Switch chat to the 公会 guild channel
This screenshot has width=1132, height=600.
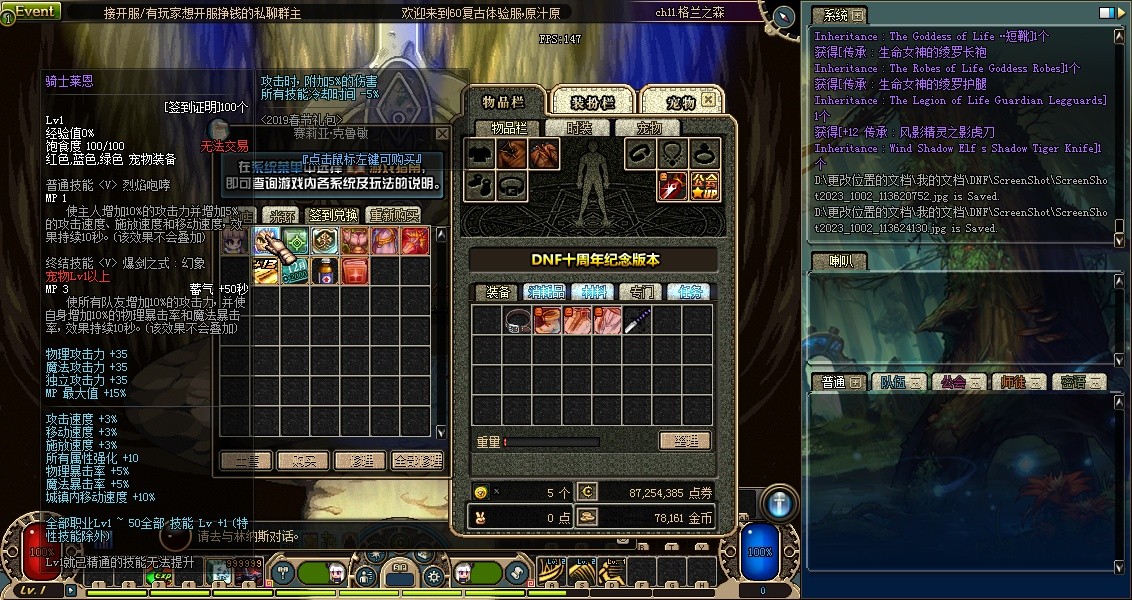point(954,382)
